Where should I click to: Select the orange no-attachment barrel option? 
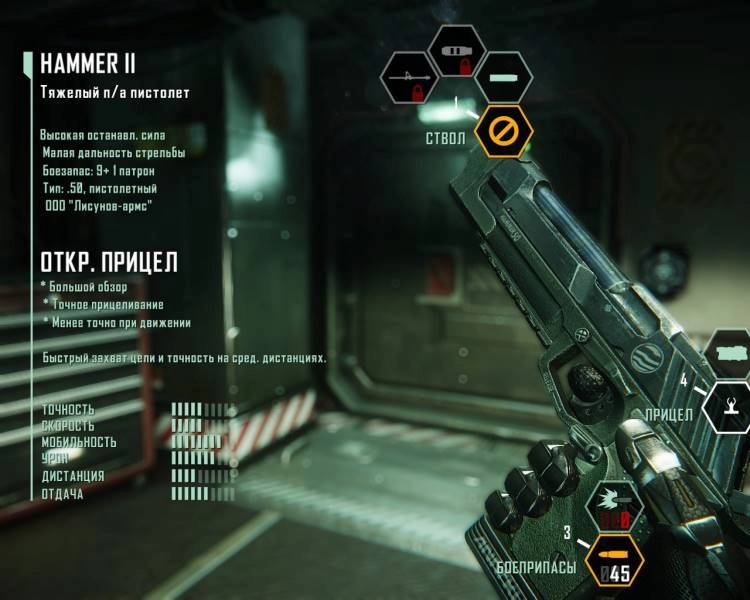pyautogui.click(x=504, y=131)
